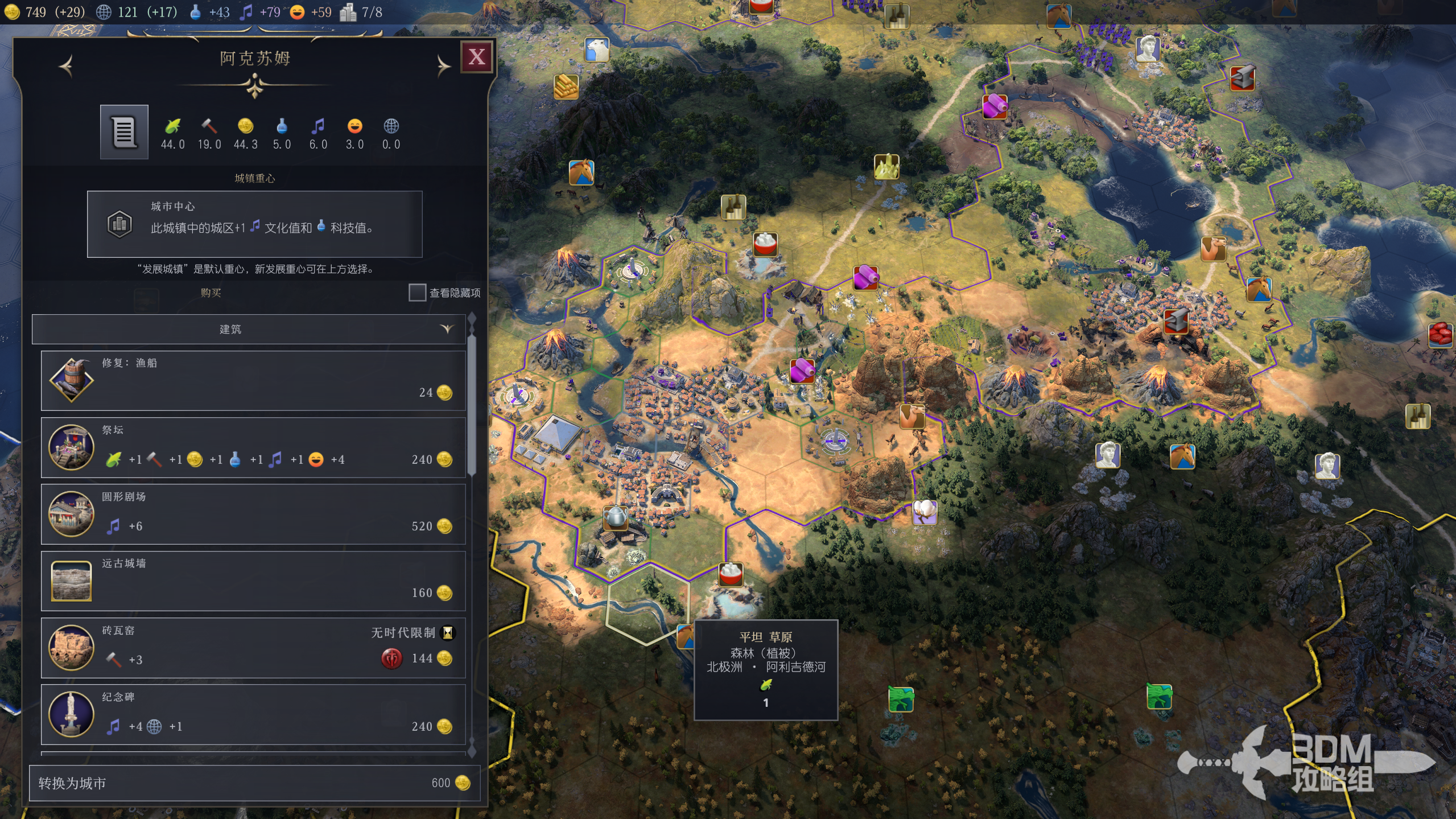Buy the 远古城墙 for 160 gold

(x=253, y=581)
